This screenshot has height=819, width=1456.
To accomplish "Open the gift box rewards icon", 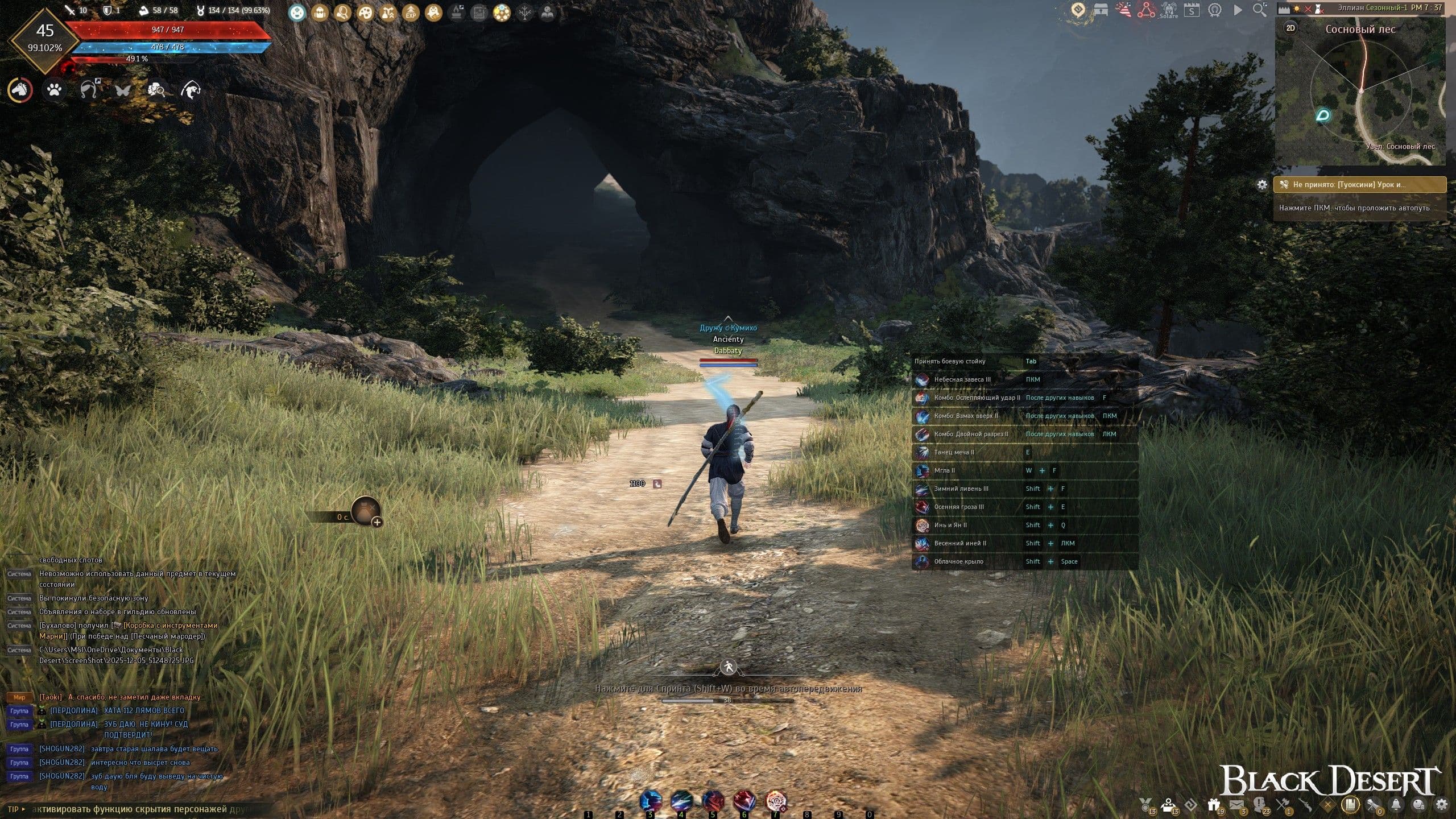I will click(1214, 804).
